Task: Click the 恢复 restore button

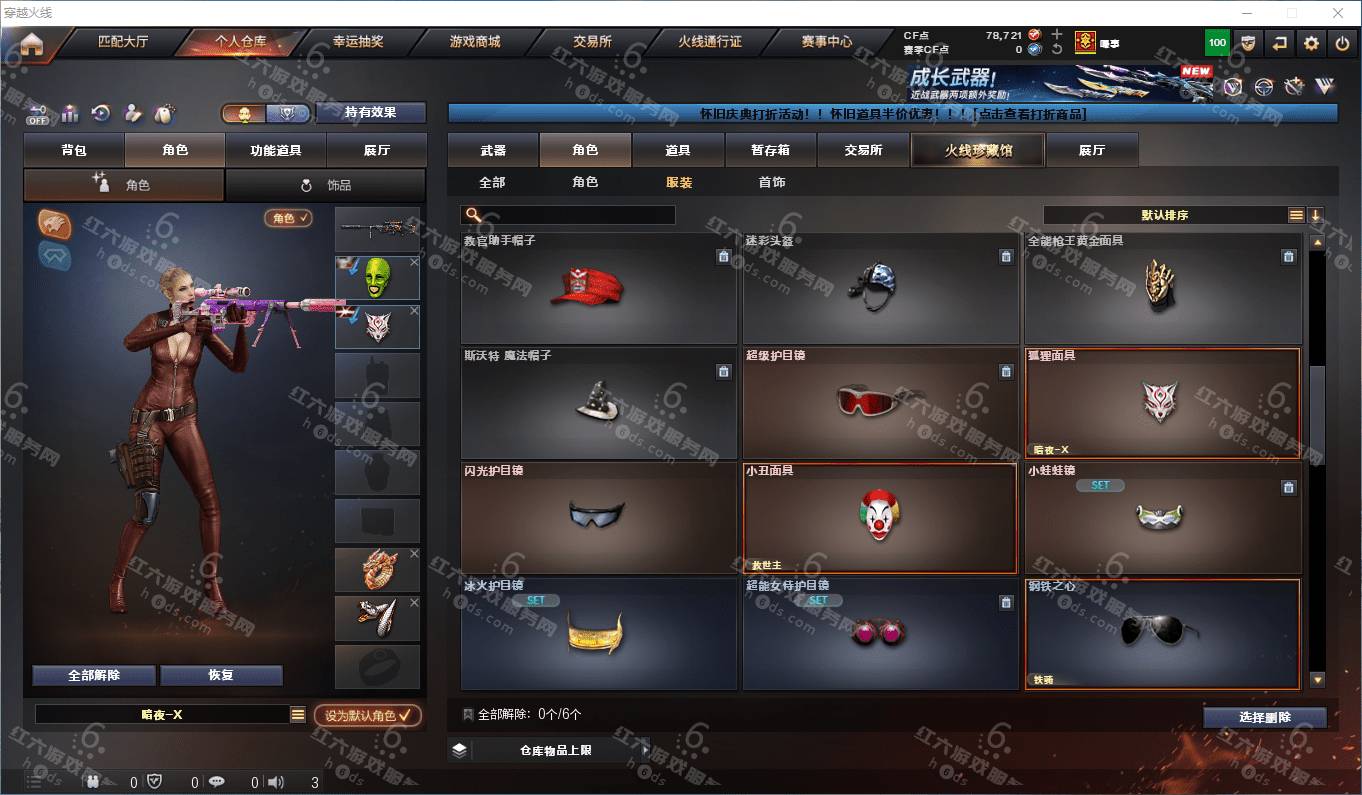Action: click(221, 675)
